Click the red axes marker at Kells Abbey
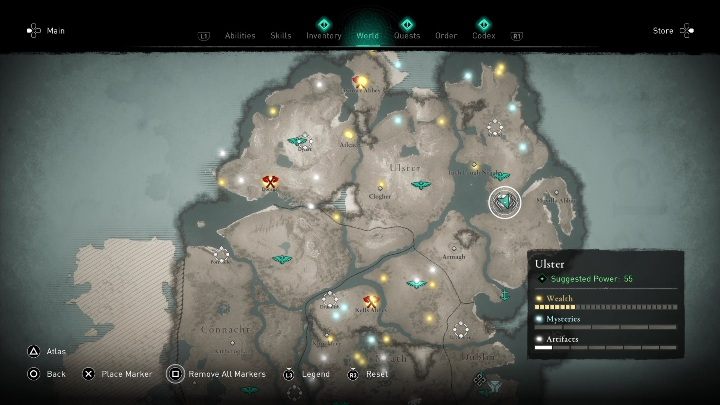This screenshot has height=405, width=720. coord(372,300)
